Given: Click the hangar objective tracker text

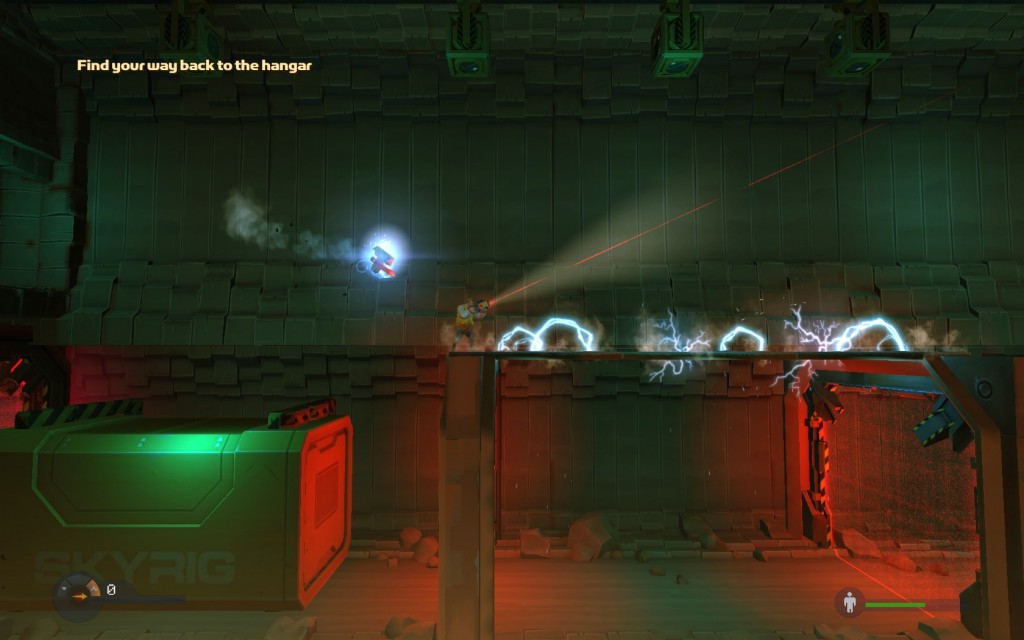Looking at the screenshot, I should 195,66.
